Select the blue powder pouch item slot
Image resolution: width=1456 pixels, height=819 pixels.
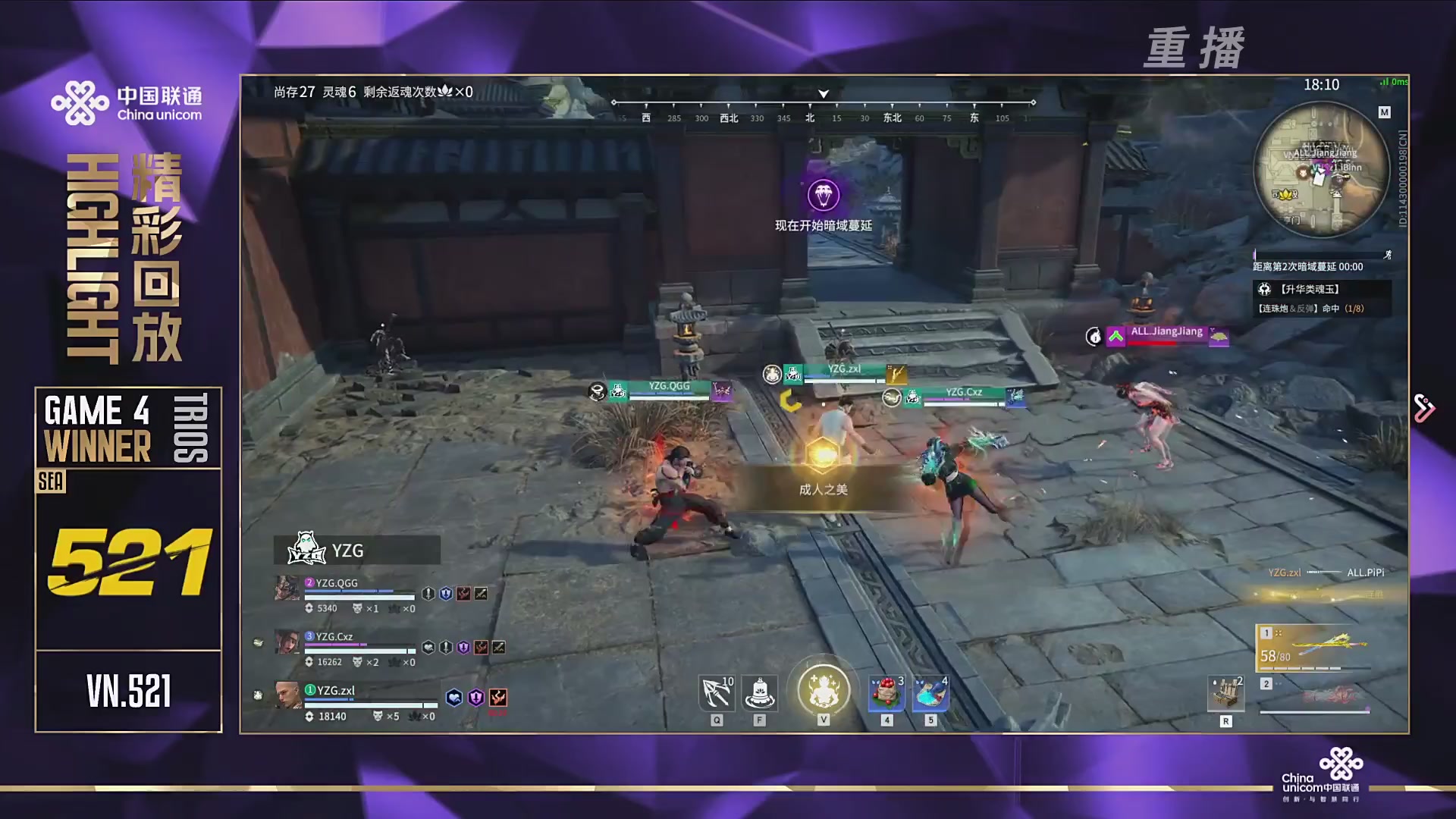[930, 693]
